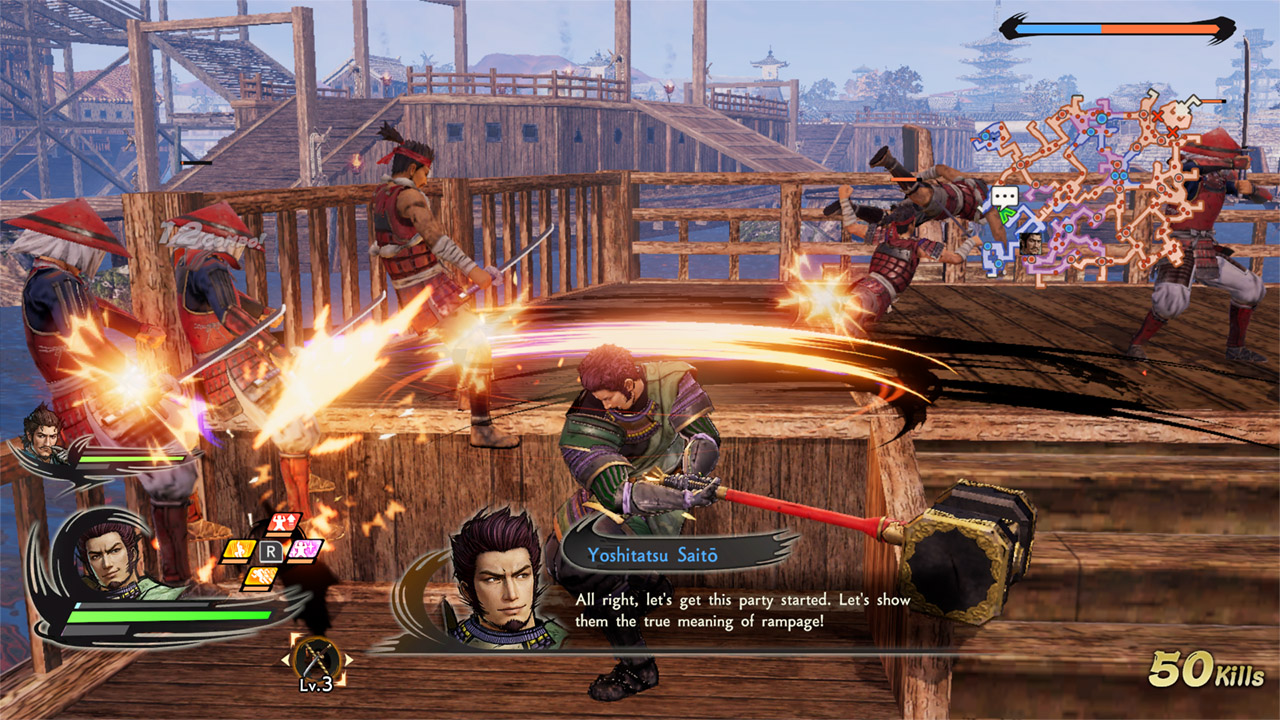Click the speech bubble icon on the minimap
The height and width of the screenshot is (720, 1280).
tap(1004, 195)
